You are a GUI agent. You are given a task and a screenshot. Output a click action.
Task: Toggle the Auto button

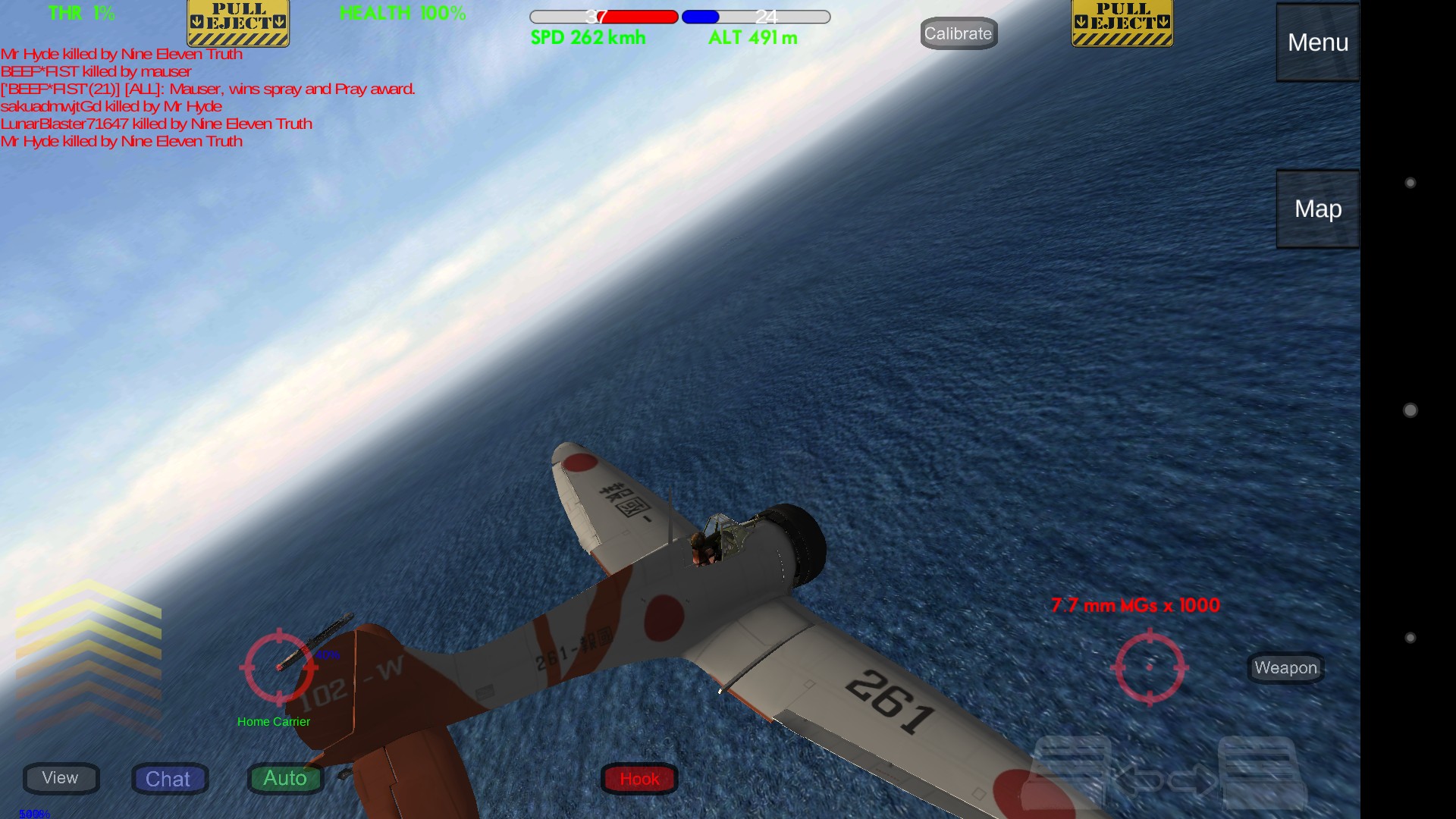point(285,778)
